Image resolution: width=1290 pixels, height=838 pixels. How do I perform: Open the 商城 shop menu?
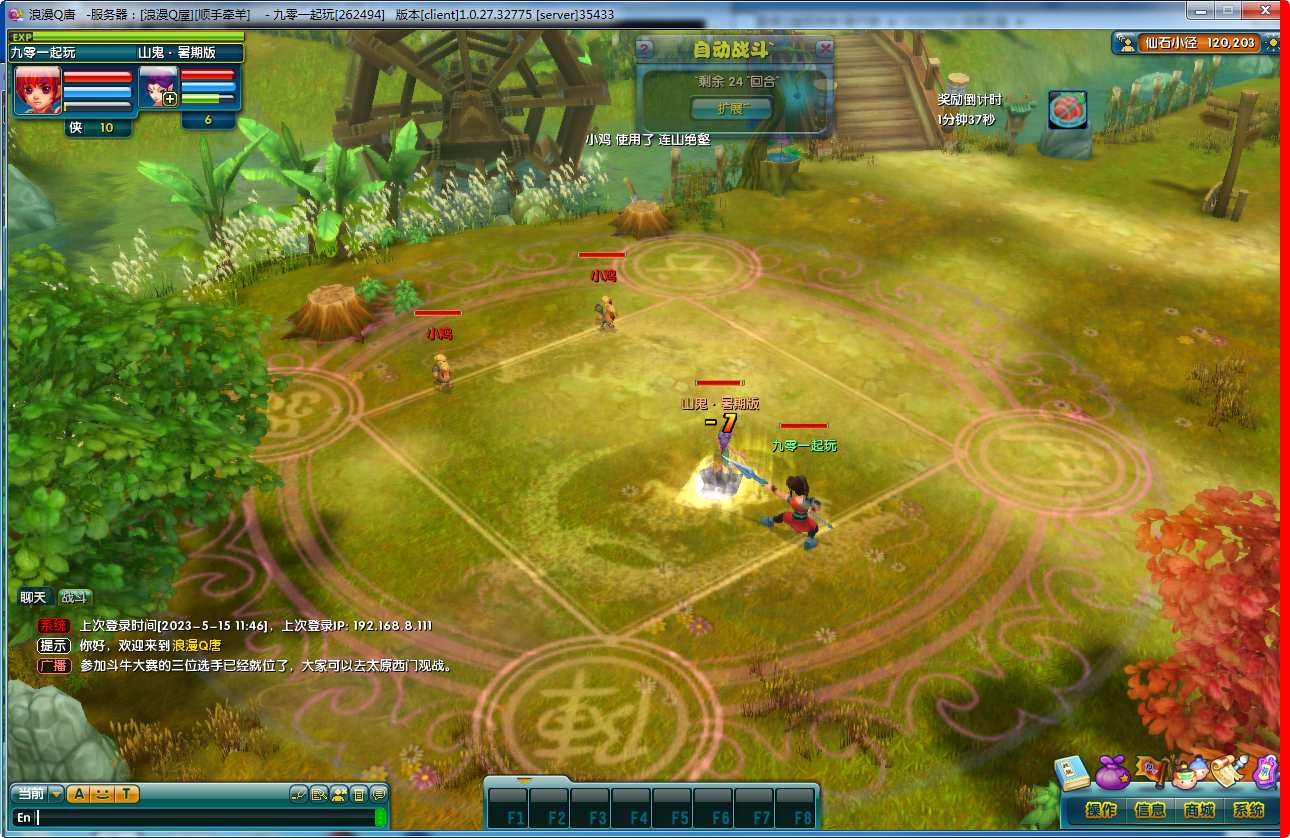coord(1199,810)
